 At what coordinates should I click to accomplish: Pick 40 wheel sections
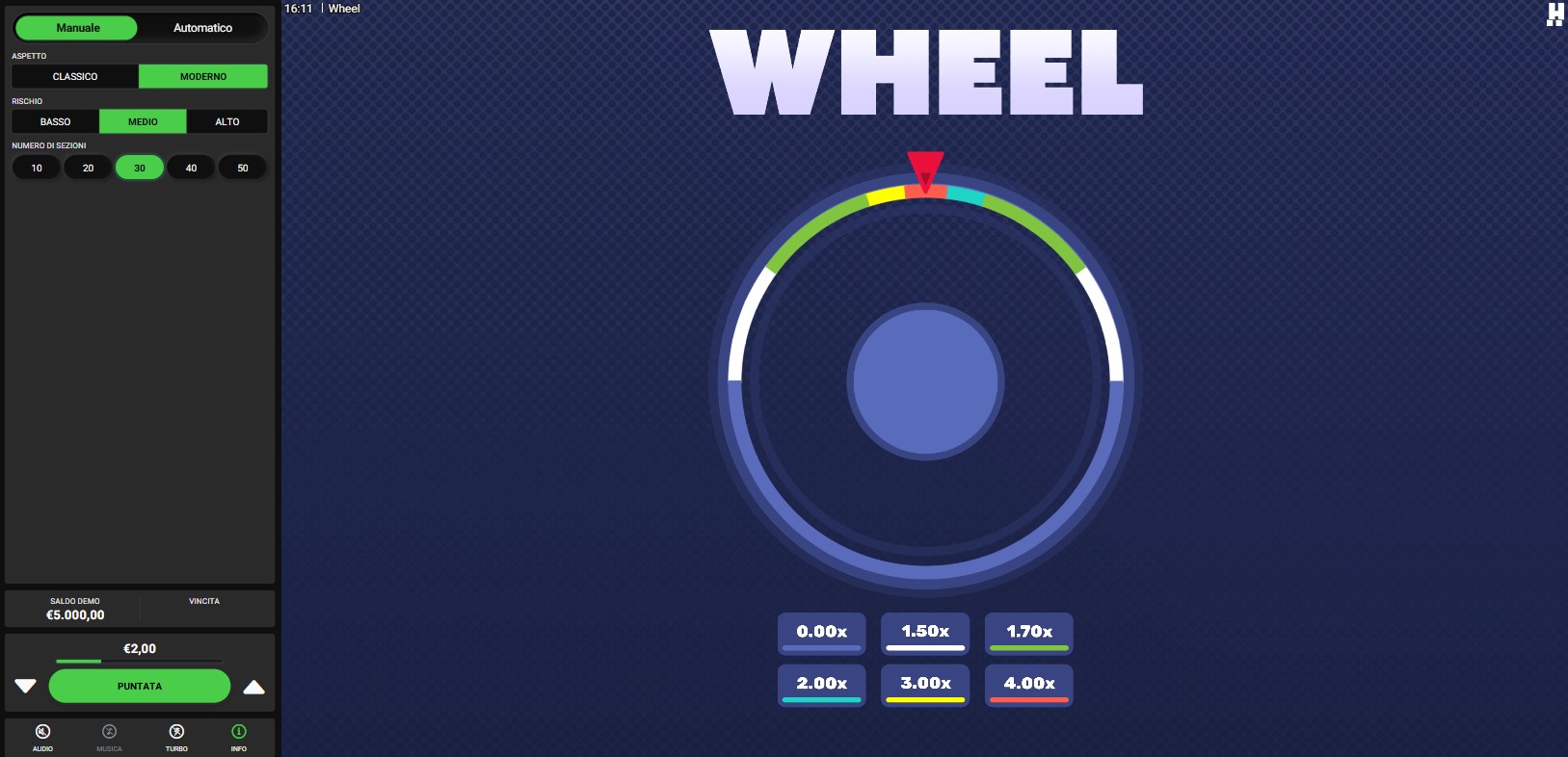191,168
